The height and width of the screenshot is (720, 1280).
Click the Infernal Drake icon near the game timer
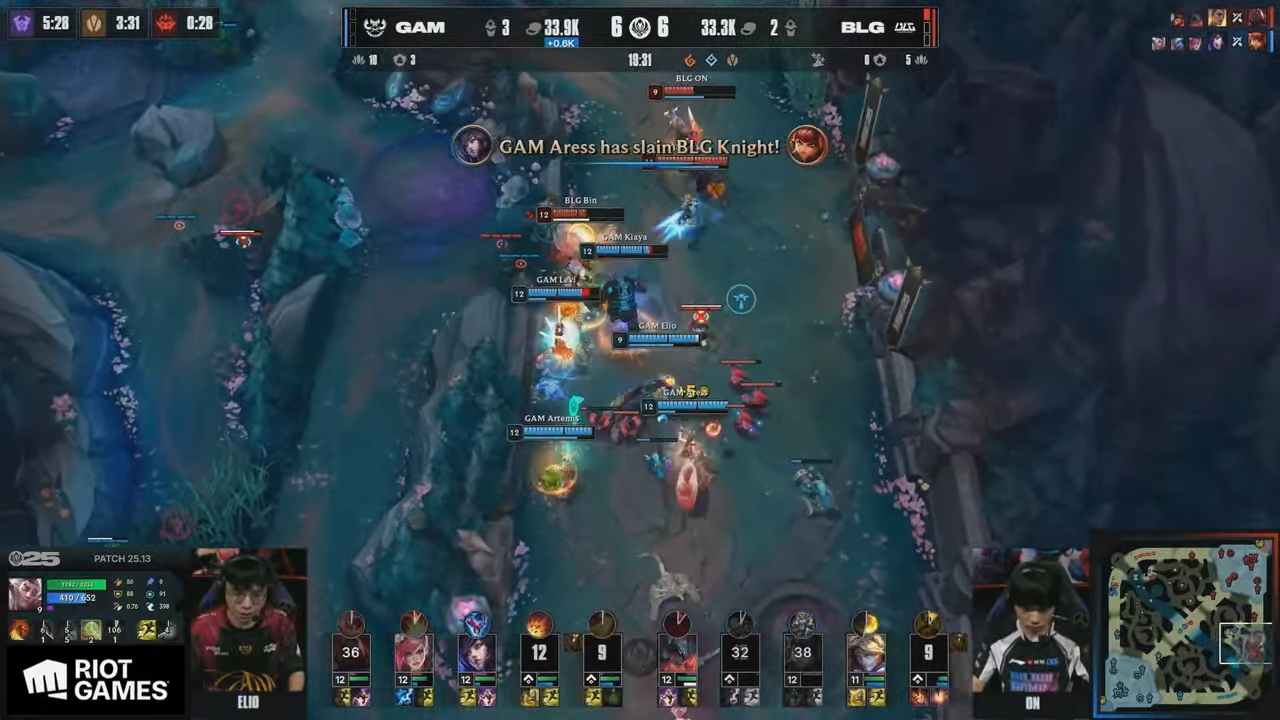690,60
